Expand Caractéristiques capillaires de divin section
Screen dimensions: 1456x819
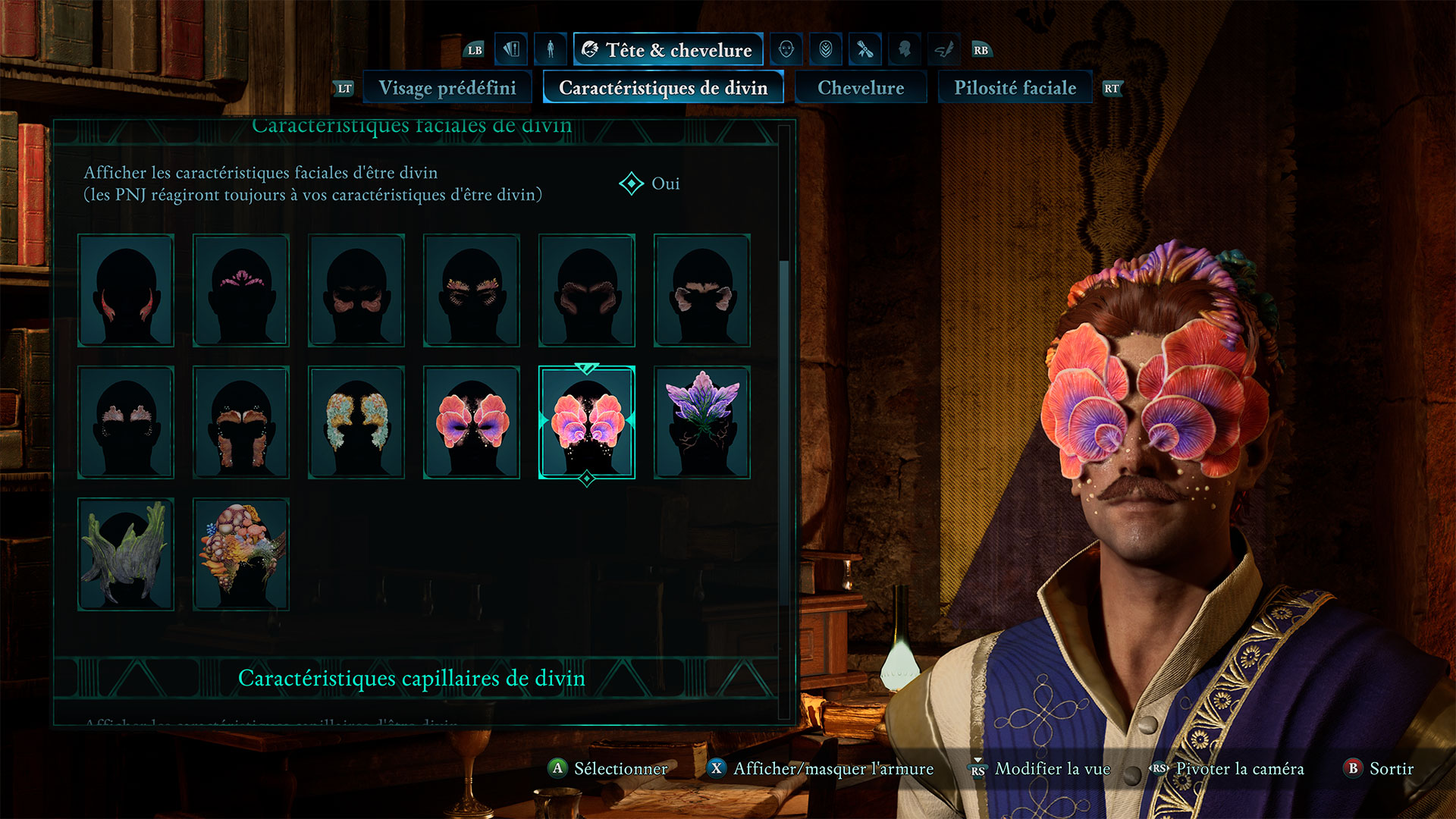click(412, 678)
